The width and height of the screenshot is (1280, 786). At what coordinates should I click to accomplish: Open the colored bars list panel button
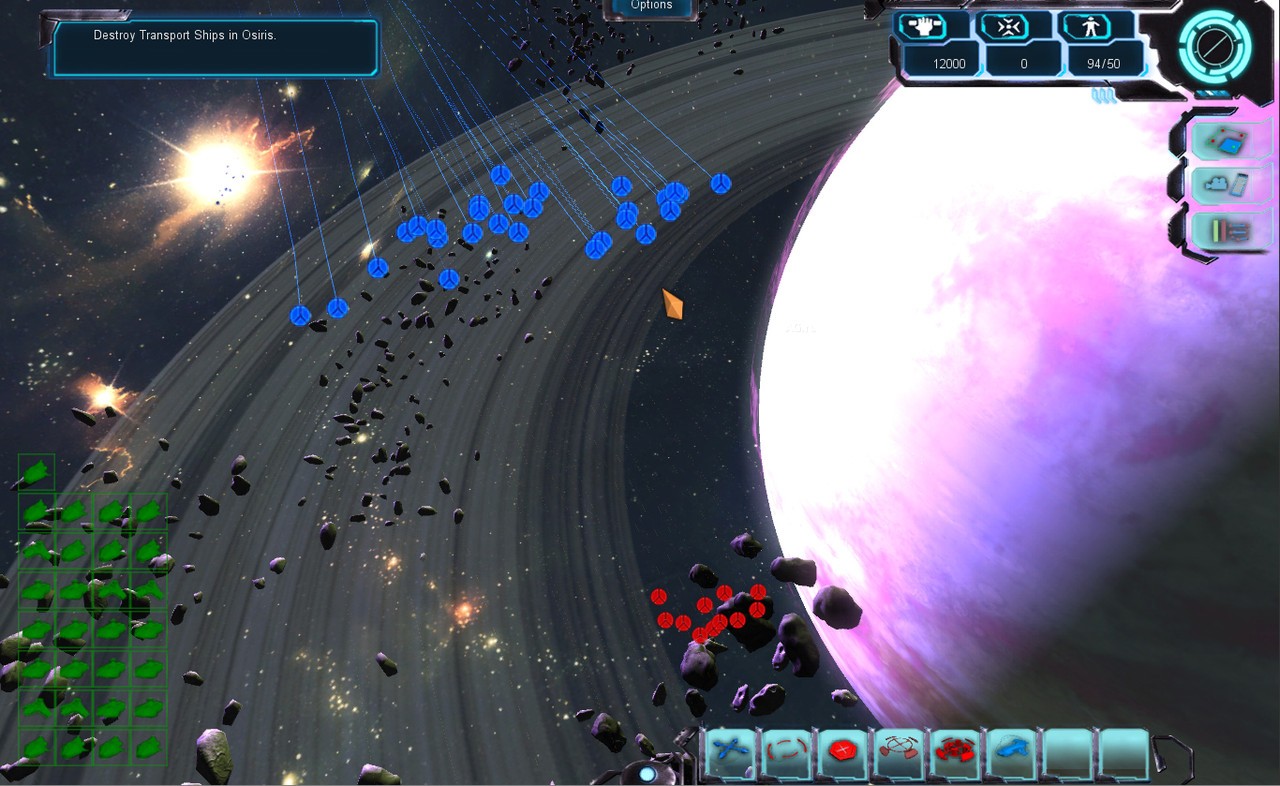1230,231
